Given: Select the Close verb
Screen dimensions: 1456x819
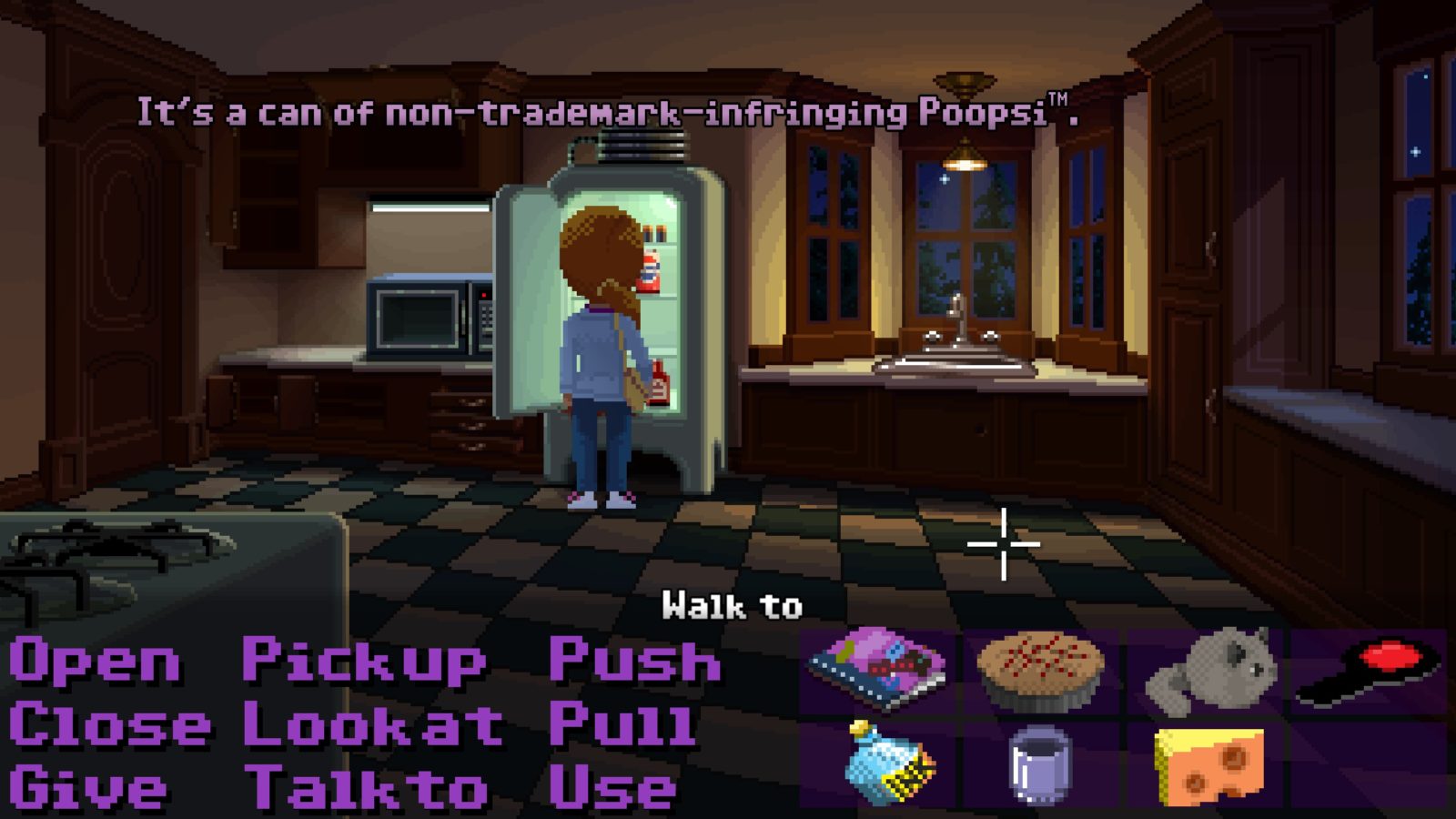Looking at the screenshot, I should tap(109, 725).
